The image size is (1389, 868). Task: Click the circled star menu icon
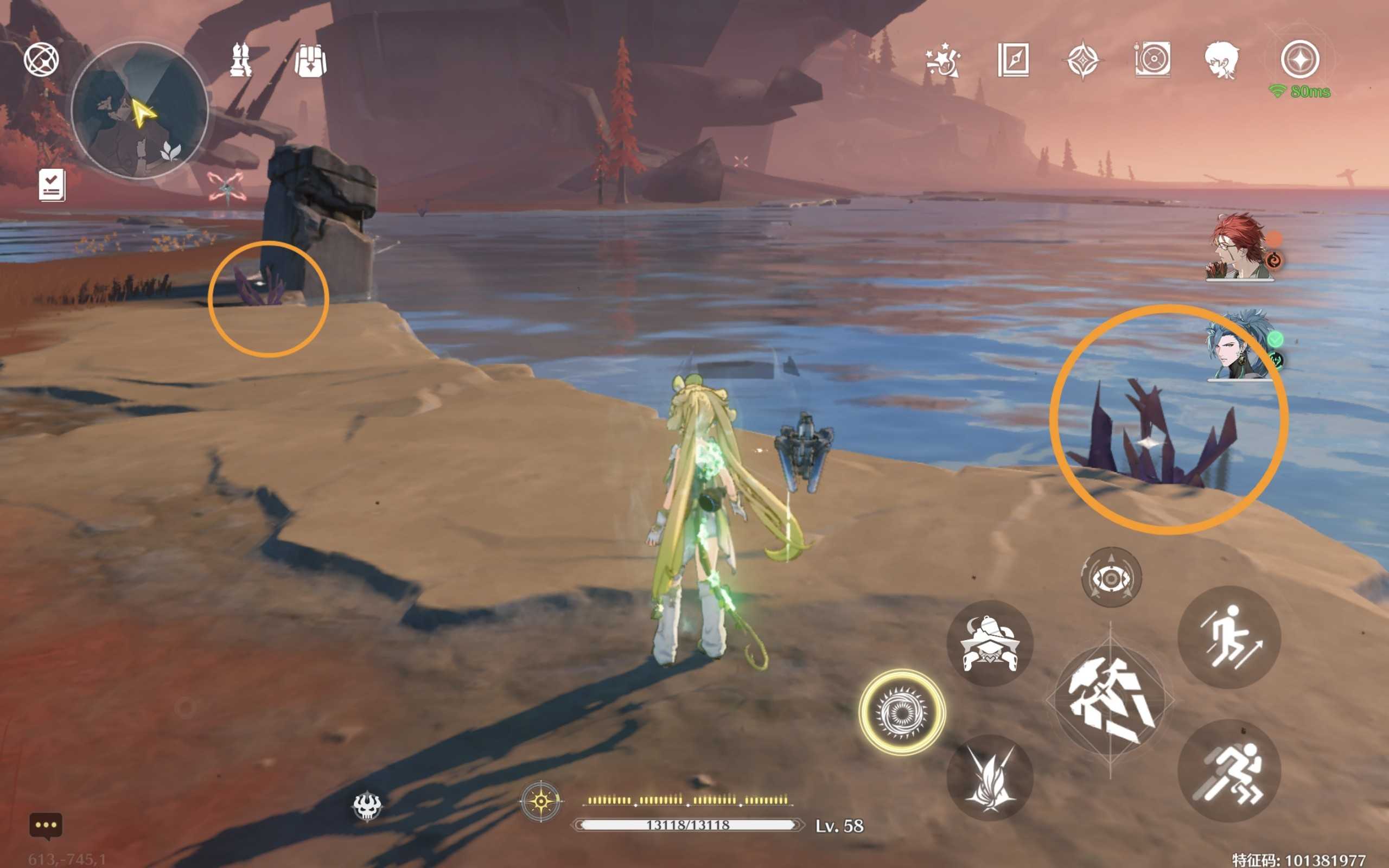(1300, 59)
